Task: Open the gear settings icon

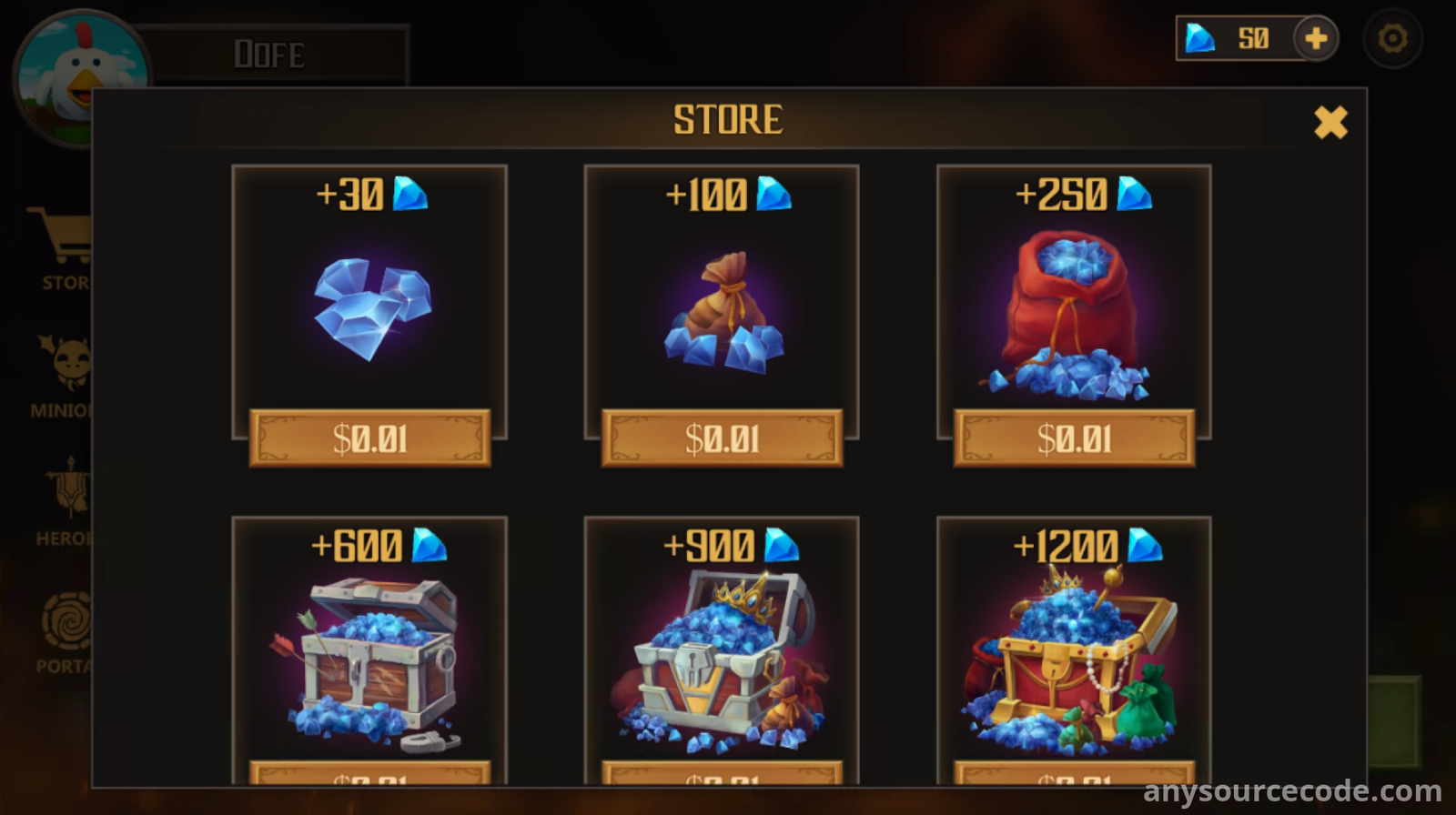Action: click(1392, 39)
